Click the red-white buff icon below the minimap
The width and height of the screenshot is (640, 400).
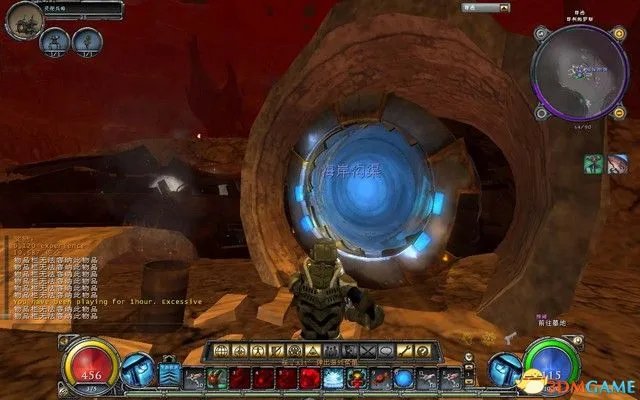(618, 162)
